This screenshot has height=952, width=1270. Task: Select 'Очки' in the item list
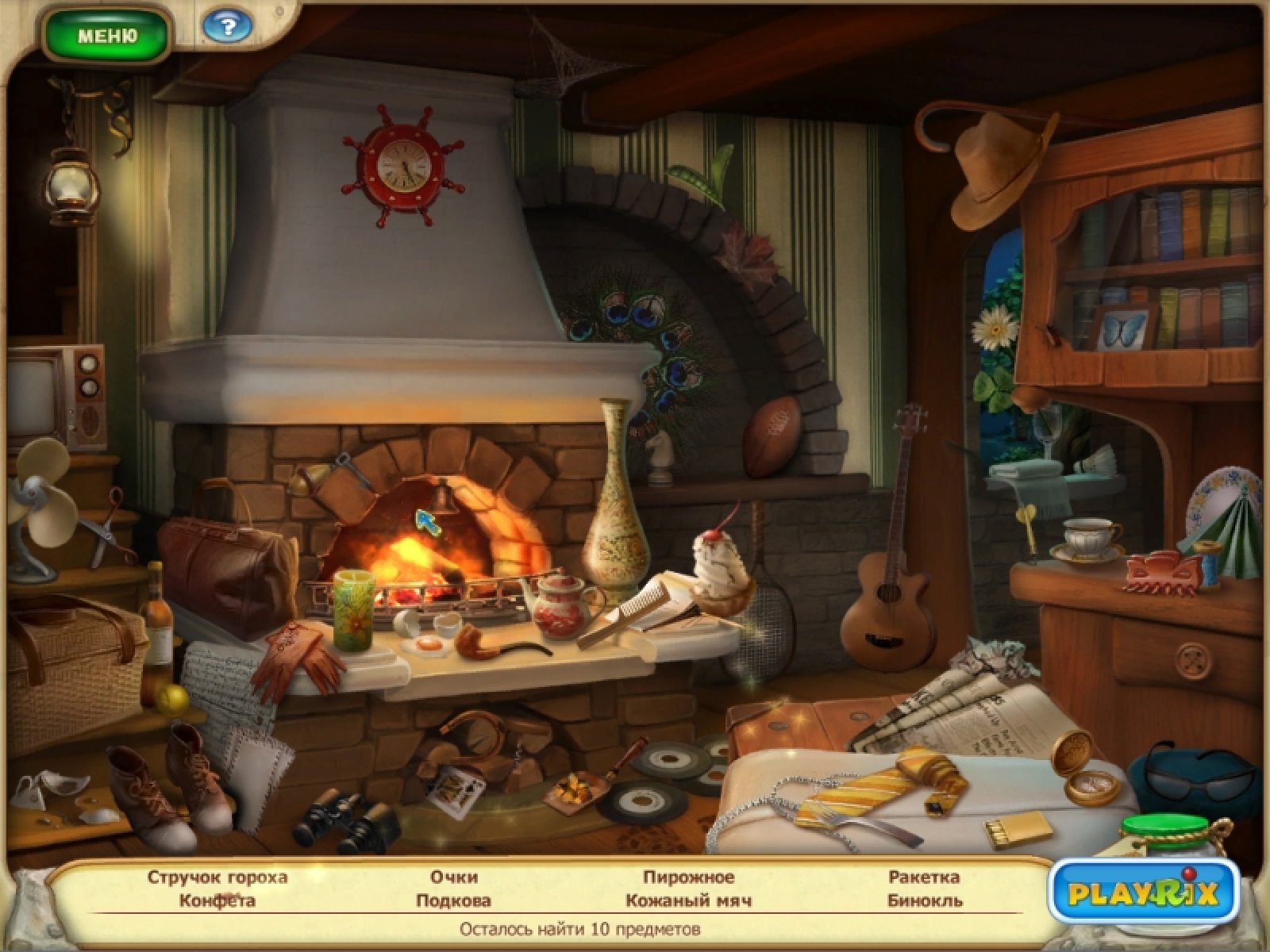[454, 877]
